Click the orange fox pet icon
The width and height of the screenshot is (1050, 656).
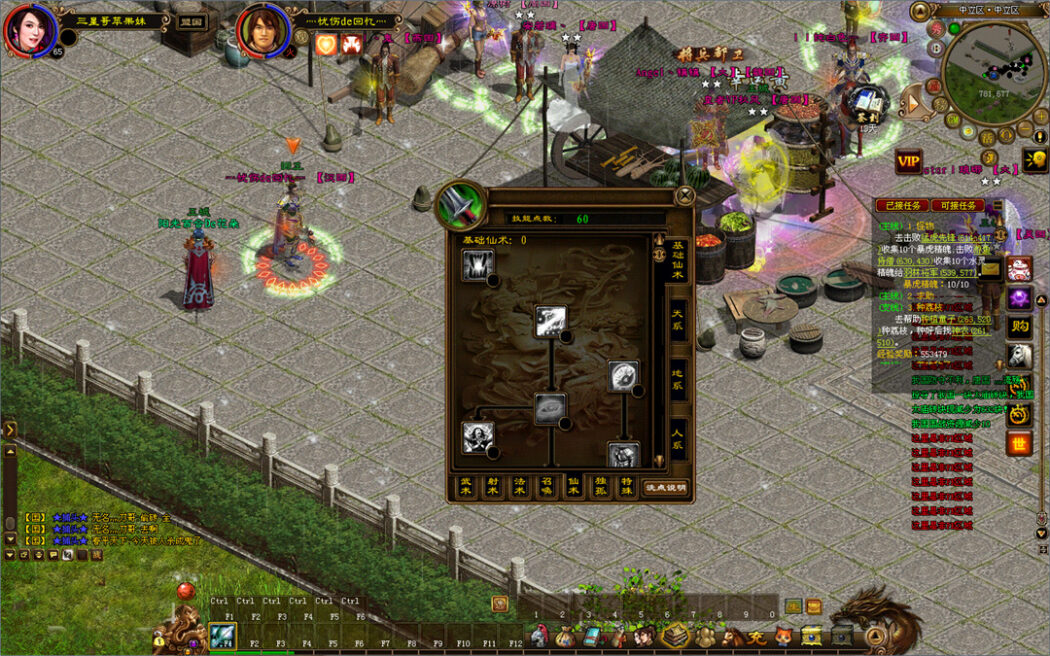pyautogui.click(x=784, y=636)
